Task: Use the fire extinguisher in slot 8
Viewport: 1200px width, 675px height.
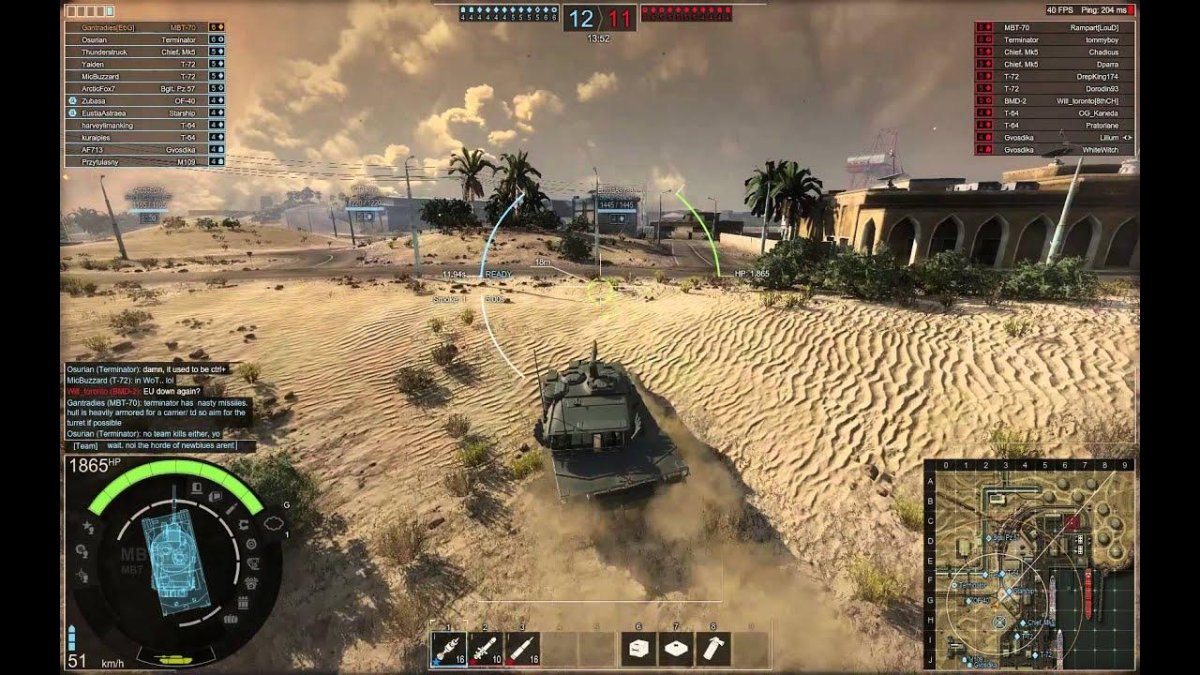Action: click(713, 649)
